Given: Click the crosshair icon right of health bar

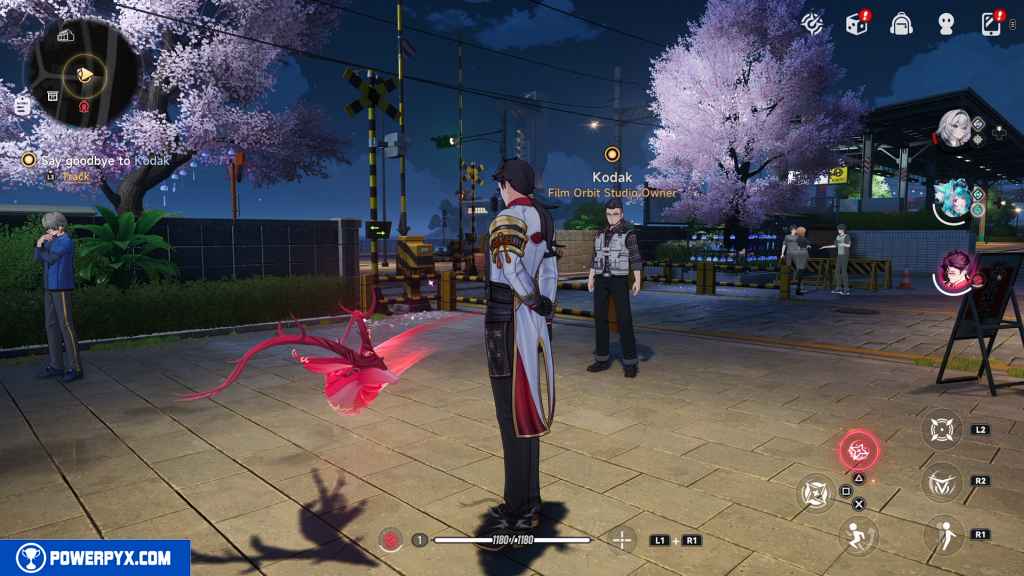Looking at the screenshot, I should pos(623,540).
